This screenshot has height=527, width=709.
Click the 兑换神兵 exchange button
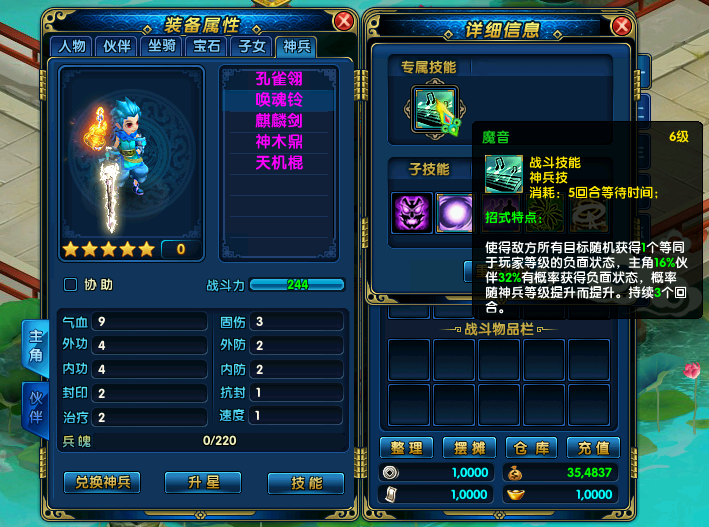[102, 482]
